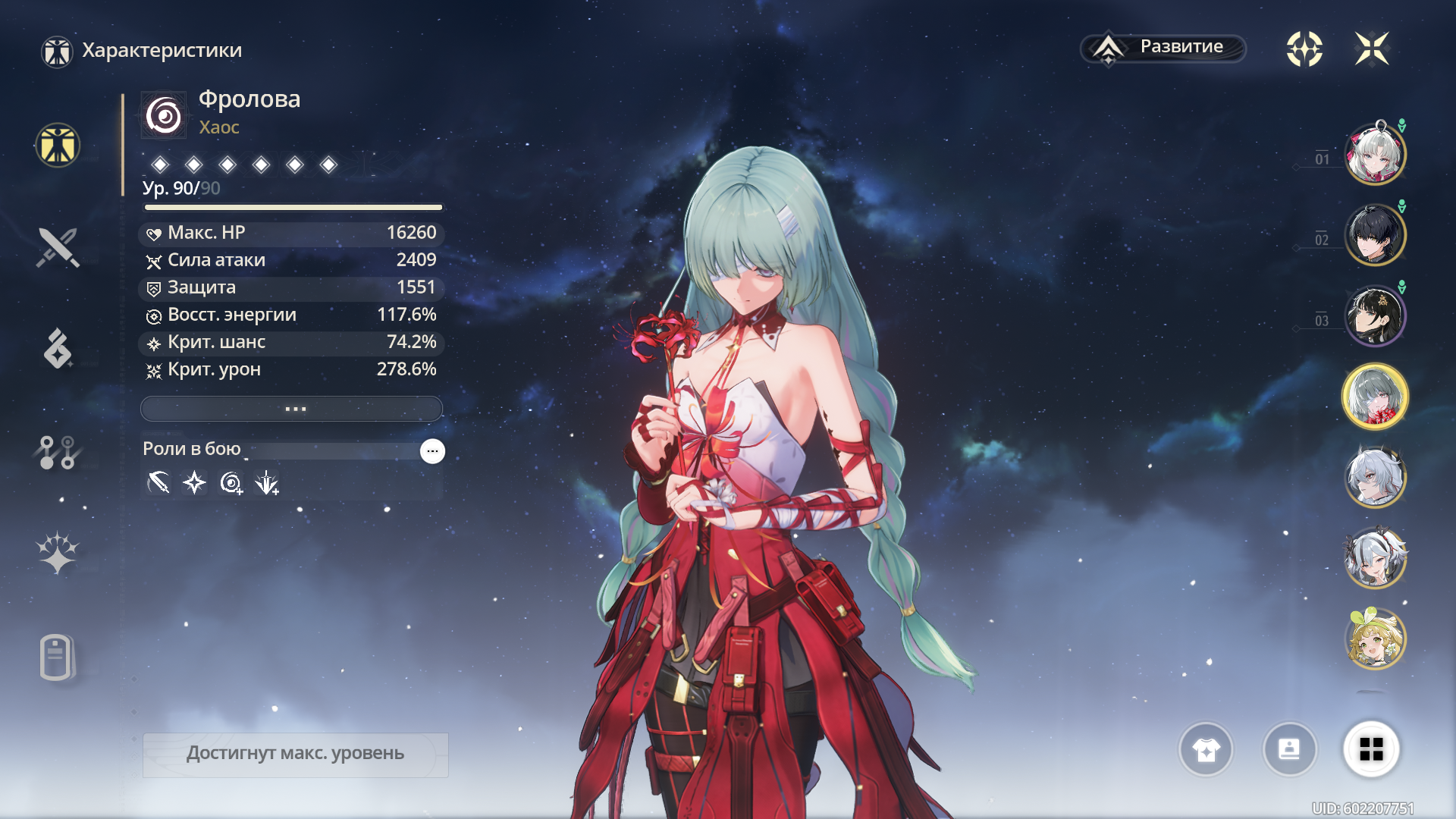
Task: Select the Характеристики attributes tab icon
Action: 58,145
